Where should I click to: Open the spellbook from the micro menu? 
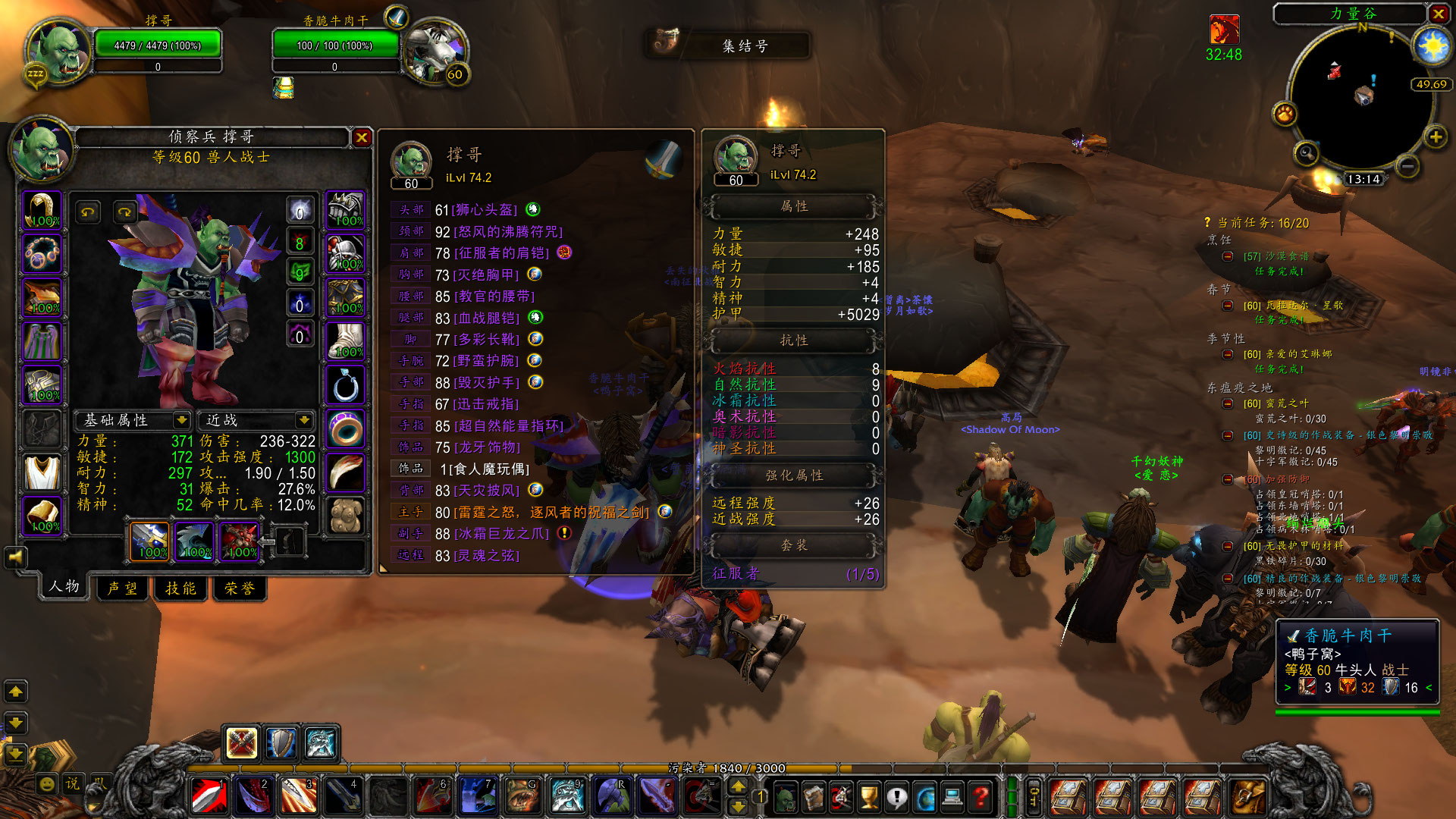(x=813, y=798)
